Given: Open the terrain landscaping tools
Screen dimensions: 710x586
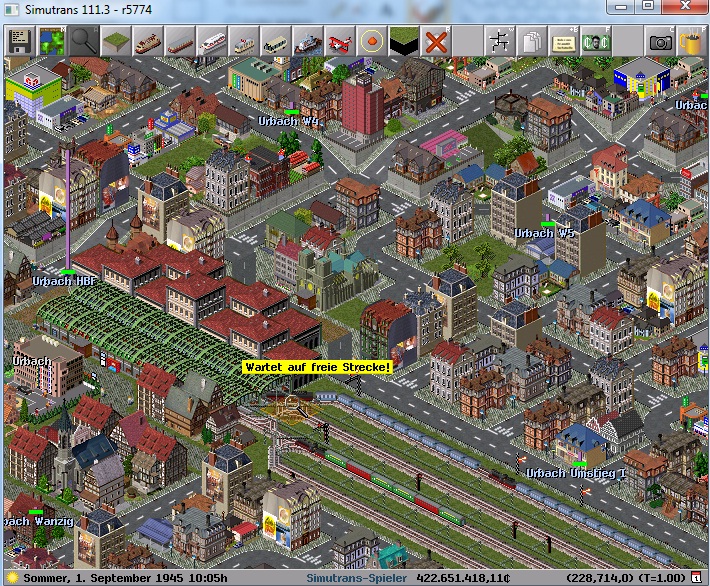Looking at the screenshot, I should pyautogui.click(x=115, y=42).
